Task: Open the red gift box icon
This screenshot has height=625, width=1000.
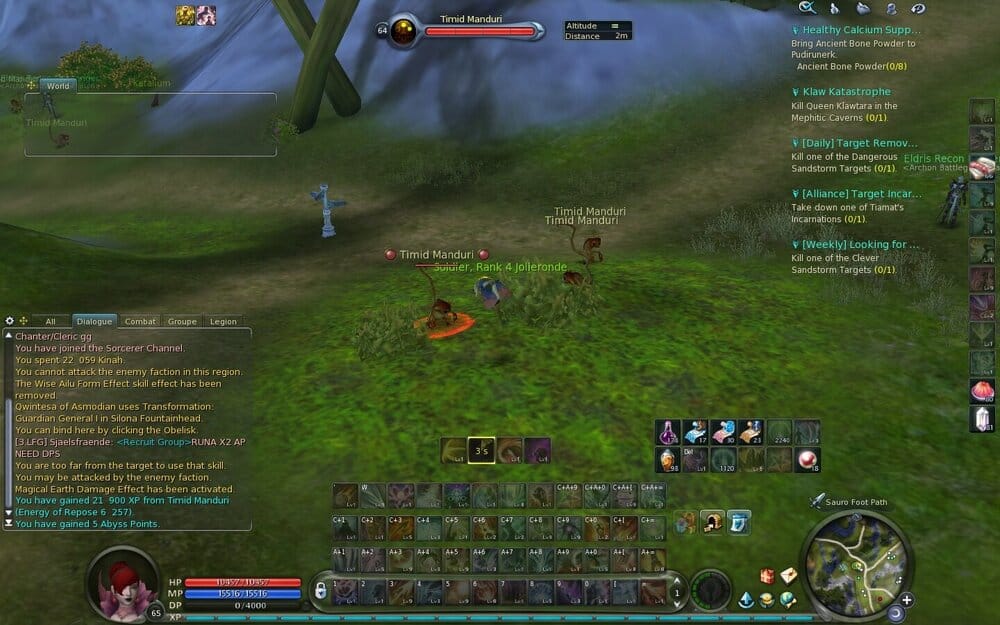Action: pos(767,575)
